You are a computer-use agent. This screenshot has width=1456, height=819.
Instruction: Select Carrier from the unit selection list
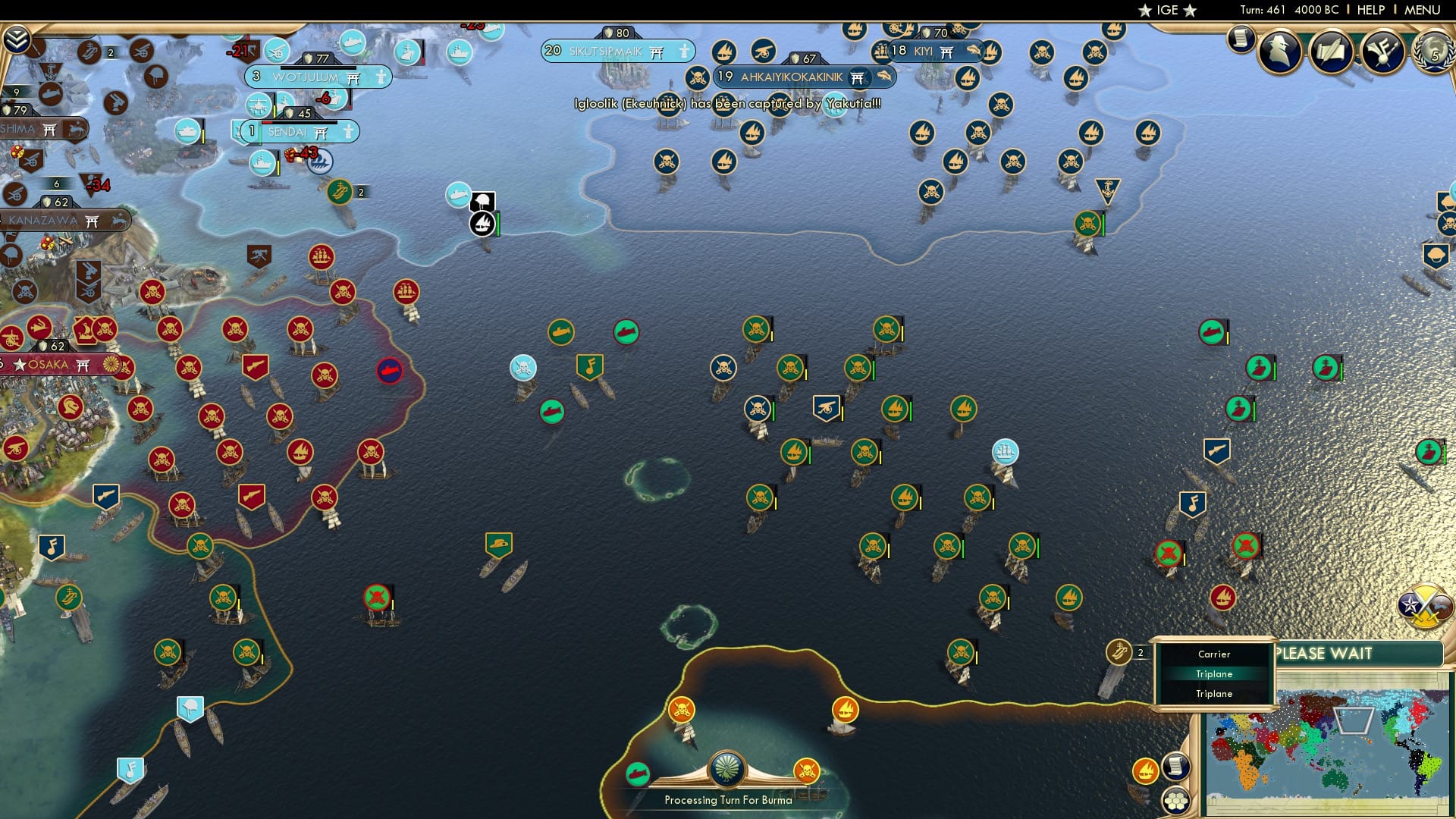tap(1214, 654)
